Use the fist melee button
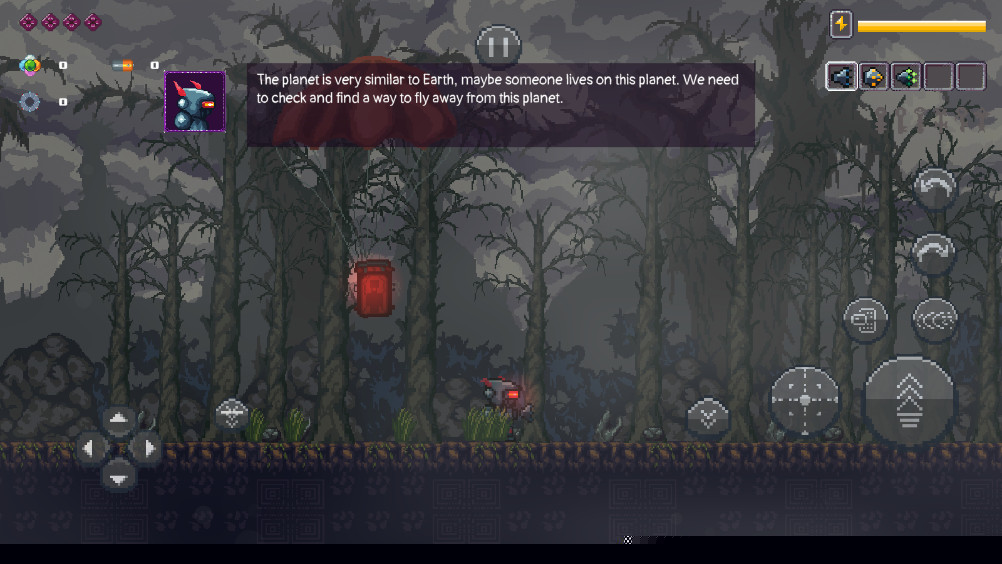Viewport: 1002px width, 564px height. pos(865,320)
